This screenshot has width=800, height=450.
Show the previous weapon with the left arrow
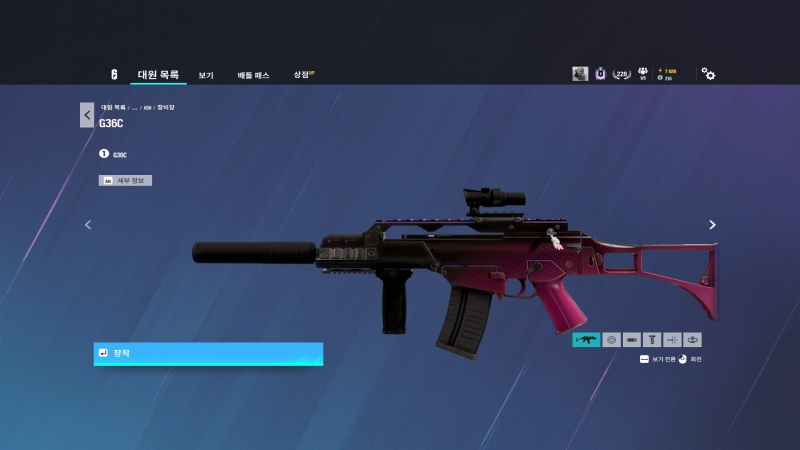pyautogui.click(x=88, y=225)
